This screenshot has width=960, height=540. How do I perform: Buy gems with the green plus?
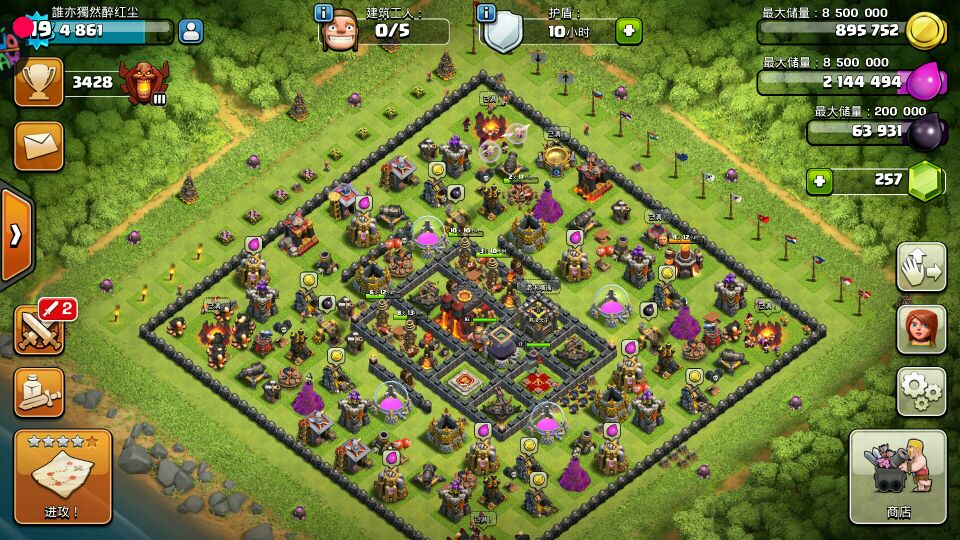[x=820, y=181]
